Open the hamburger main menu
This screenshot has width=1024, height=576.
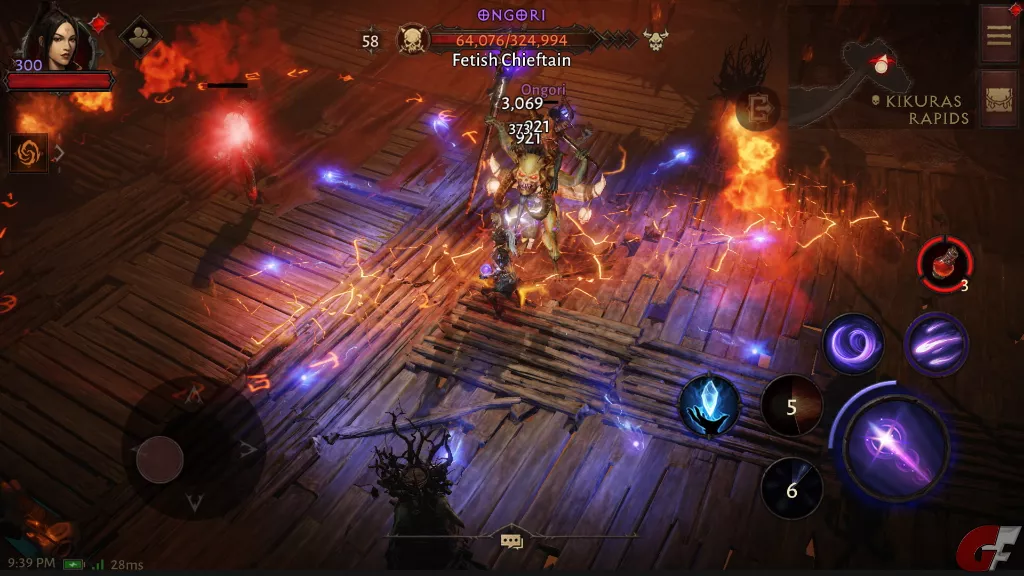(x=998, y=33)
